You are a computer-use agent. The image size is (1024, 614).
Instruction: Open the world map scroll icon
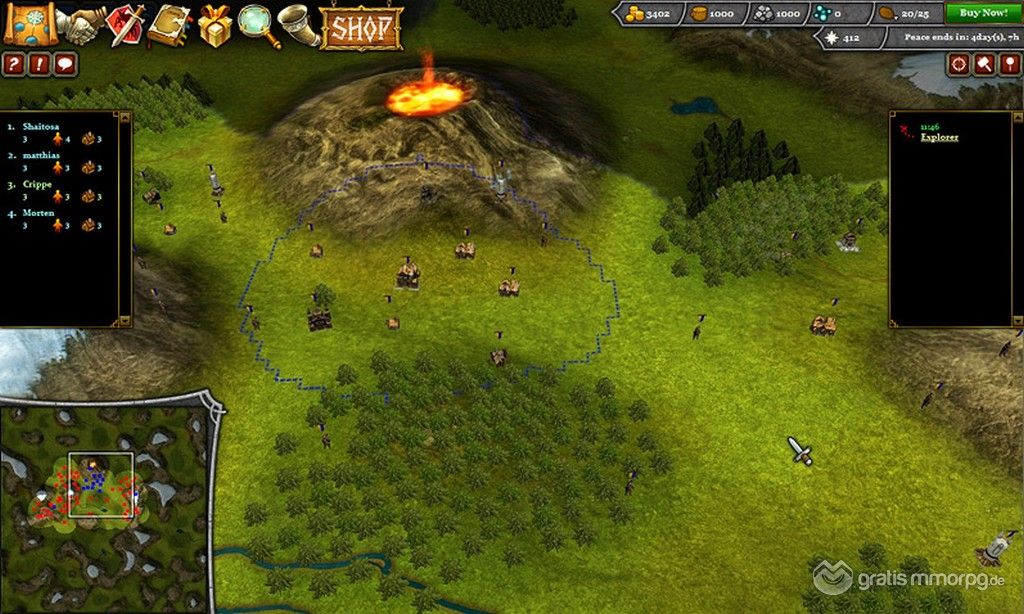tap(30, 24)
